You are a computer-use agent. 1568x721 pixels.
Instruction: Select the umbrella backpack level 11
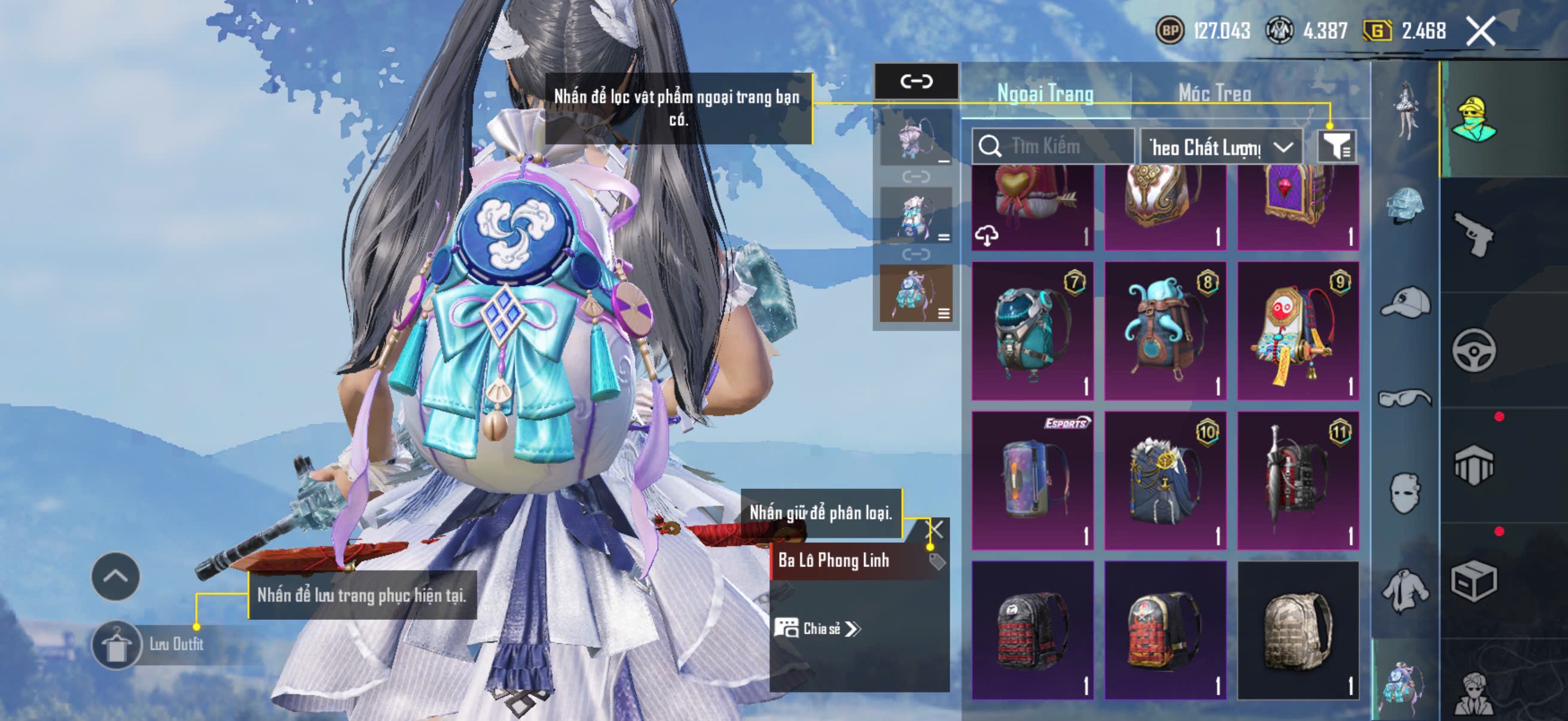(1297, 480)
